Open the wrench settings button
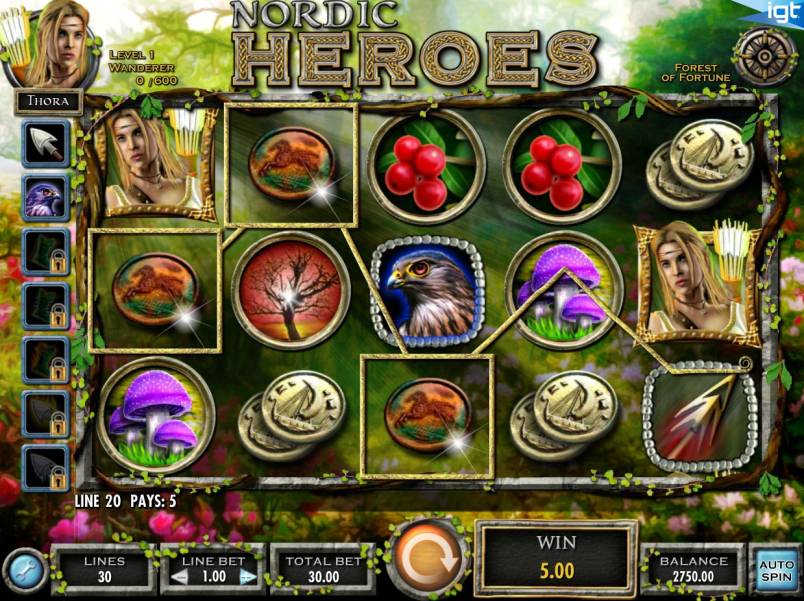The height and width of the screenshot is (601, 804). [22, 570]
